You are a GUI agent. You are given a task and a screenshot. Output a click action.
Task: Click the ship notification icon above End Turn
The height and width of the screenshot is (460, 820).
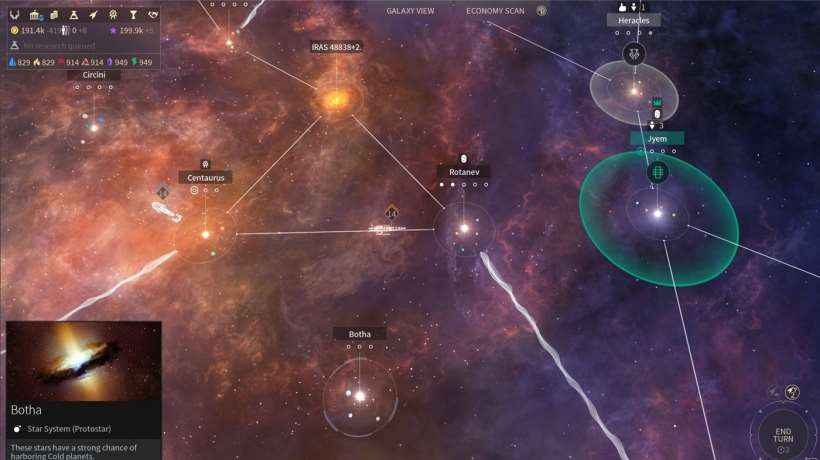tap(792, 392)
